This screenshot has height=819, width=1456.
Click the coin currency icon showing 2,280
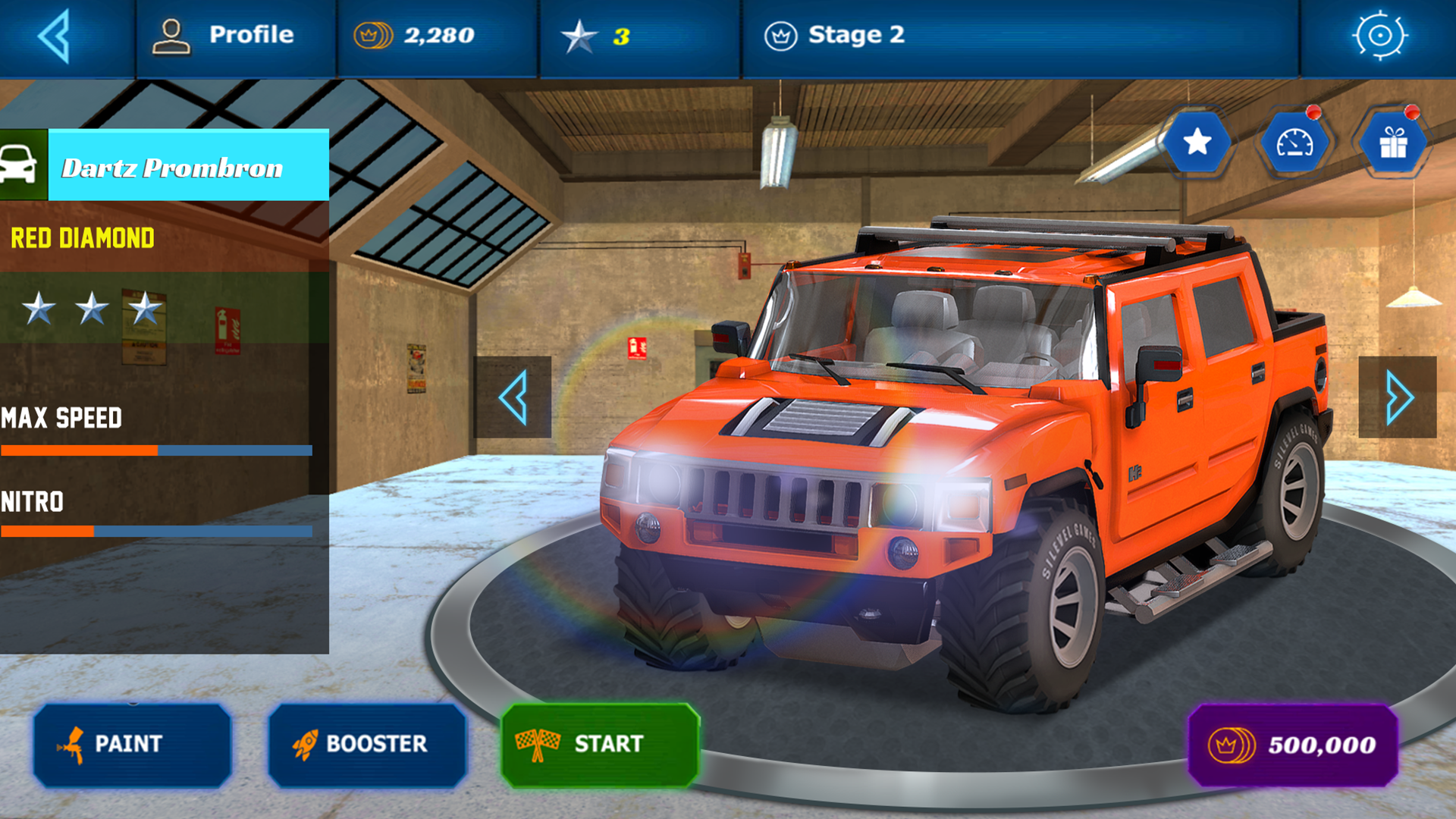pos(373,33)
